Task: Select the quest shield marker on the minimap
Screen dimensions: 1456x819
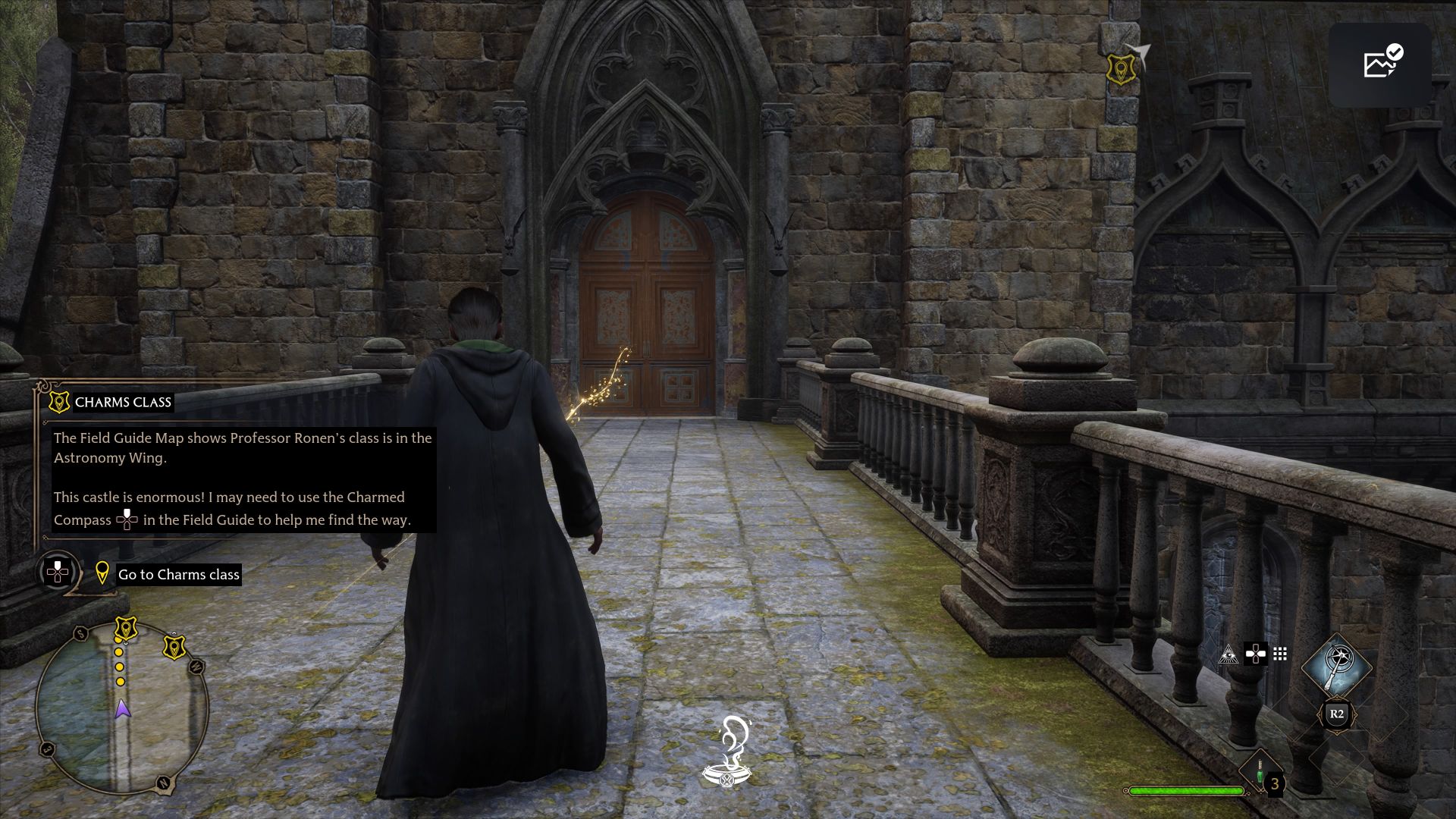Action: 127,626
